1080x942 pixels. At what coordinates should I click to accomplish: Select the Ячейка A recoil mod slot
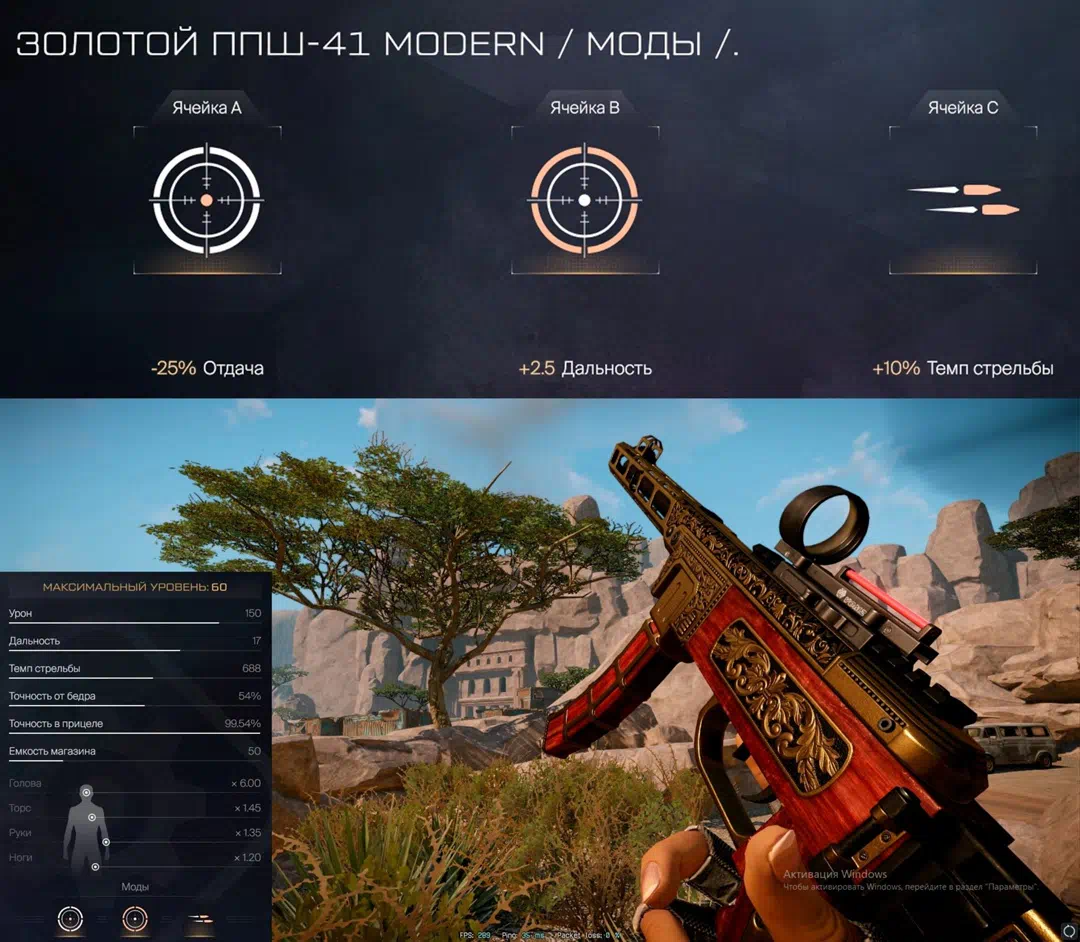click(x=207, y=200)
